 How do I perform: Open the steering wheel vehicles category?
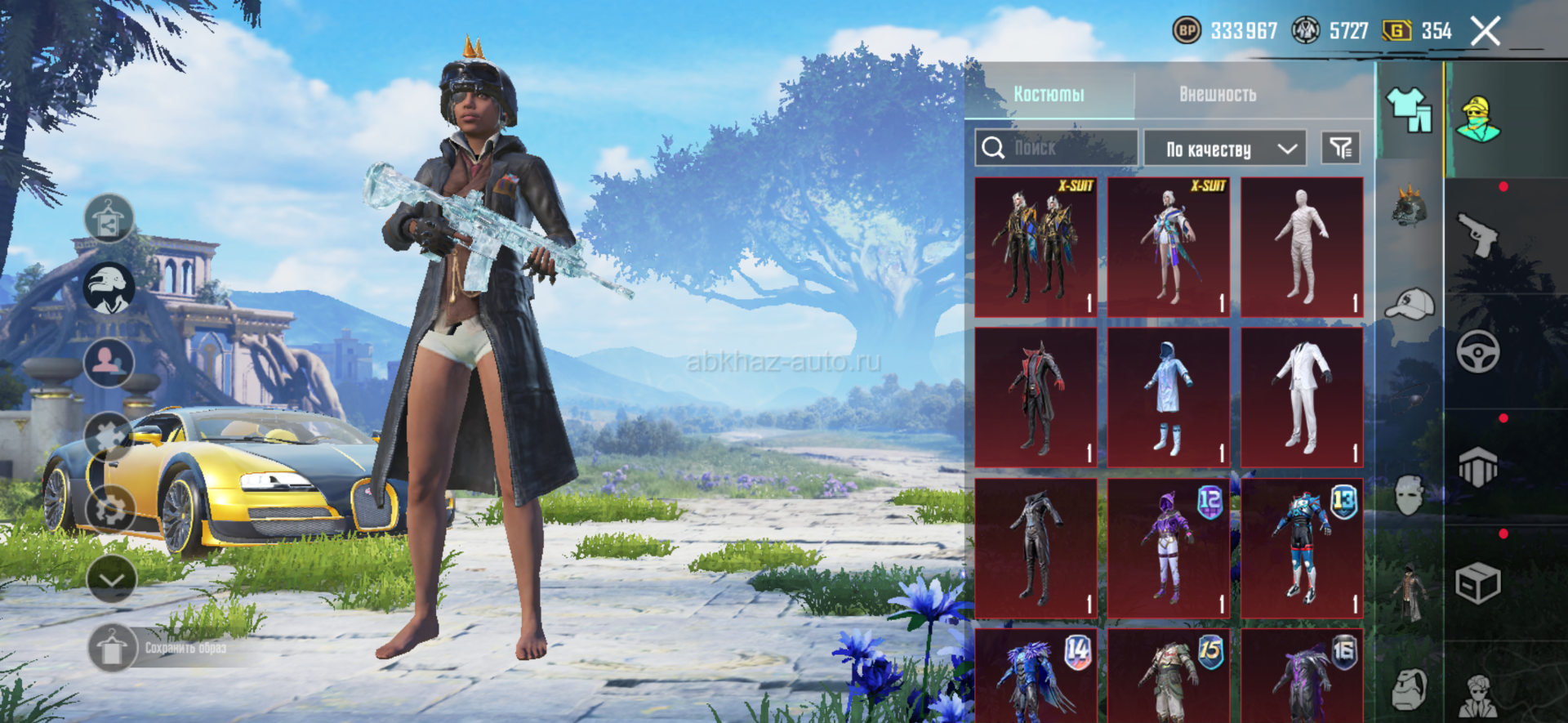(1477, 352)
